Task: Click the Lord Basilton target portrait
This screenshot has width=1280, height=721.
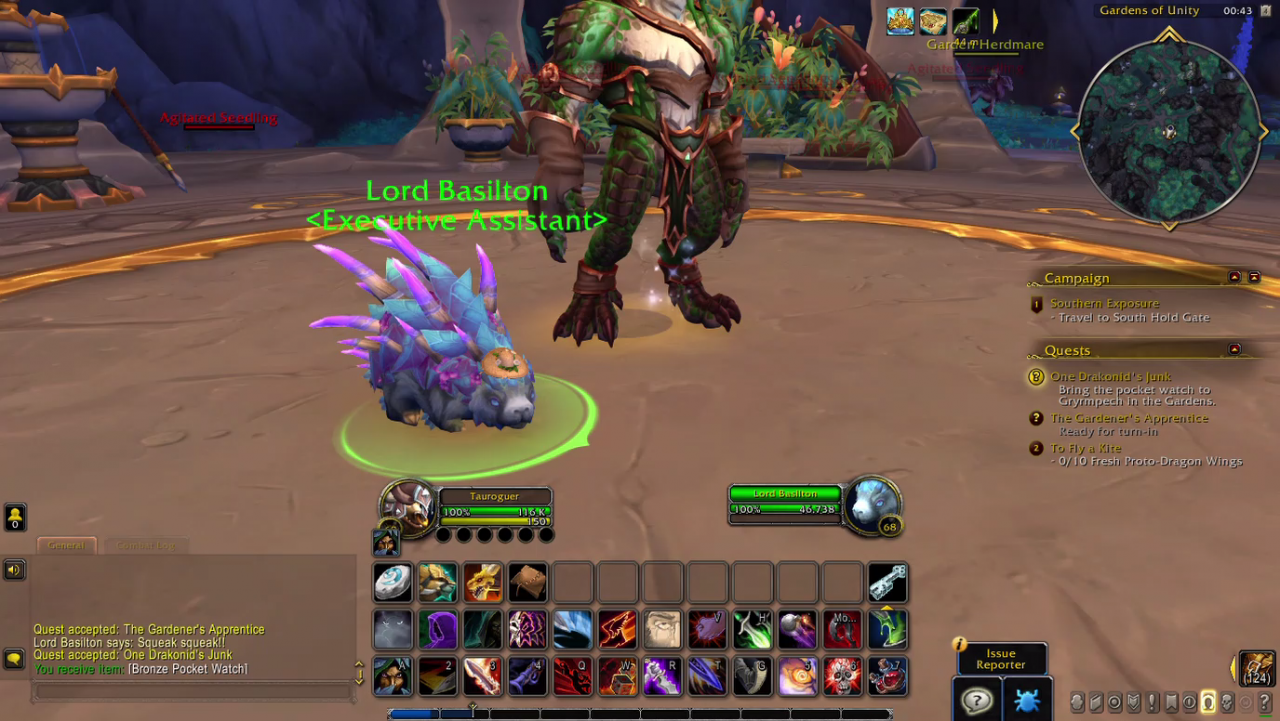Action: coord(871,503)
